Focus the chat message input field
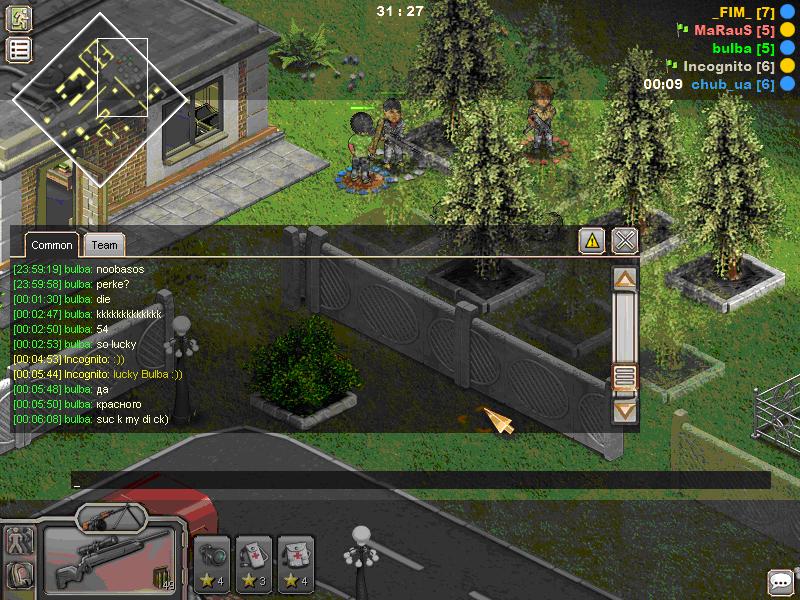Viewport: 800px width, 600px height. pyautogui.click(x=420, y=481)
